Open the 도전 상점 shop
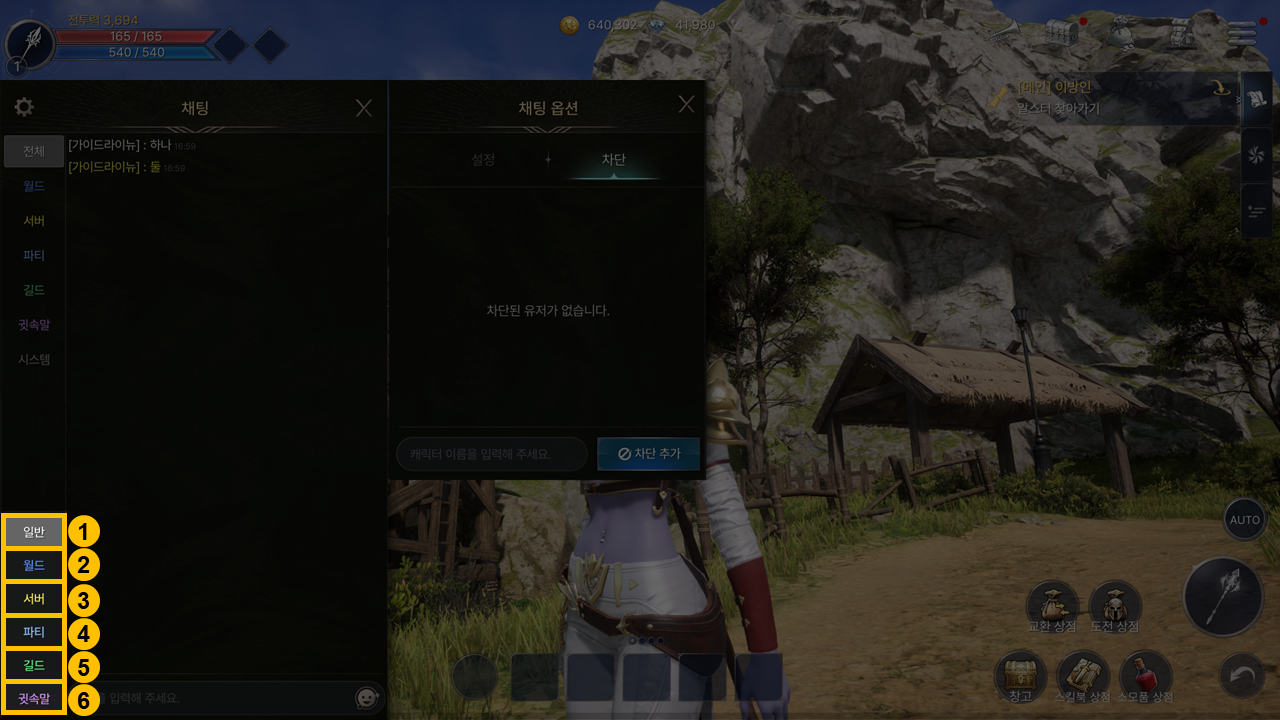The width and height of the screenshot is (1280, 720). pos(1115,606)
